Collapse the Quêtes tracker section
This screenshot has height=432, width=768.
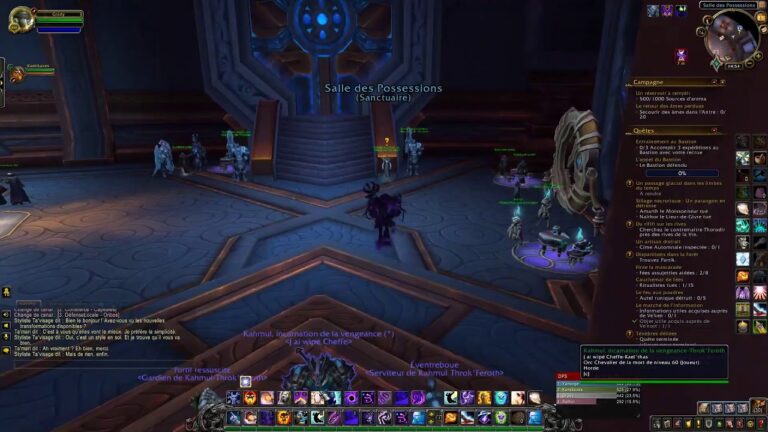click(715, 130)
